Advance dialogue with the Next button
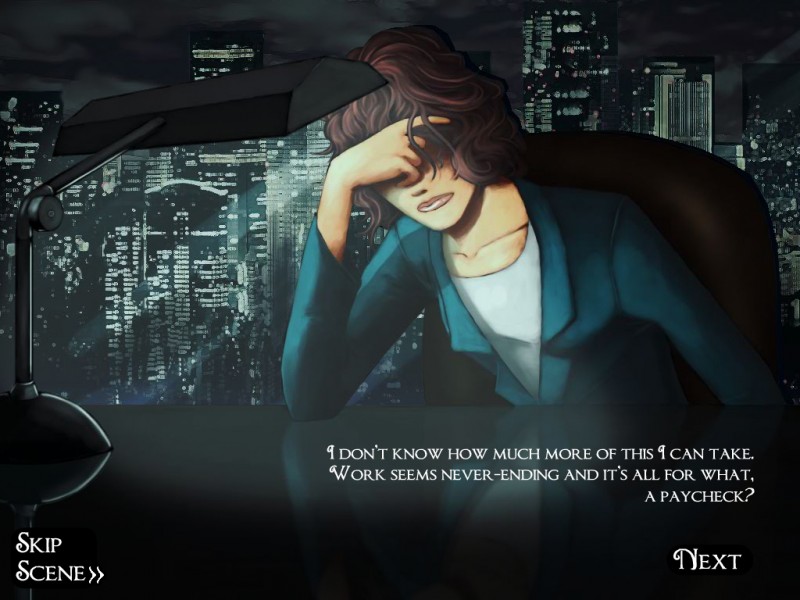800x600 pixels. (x=708, y=560)
